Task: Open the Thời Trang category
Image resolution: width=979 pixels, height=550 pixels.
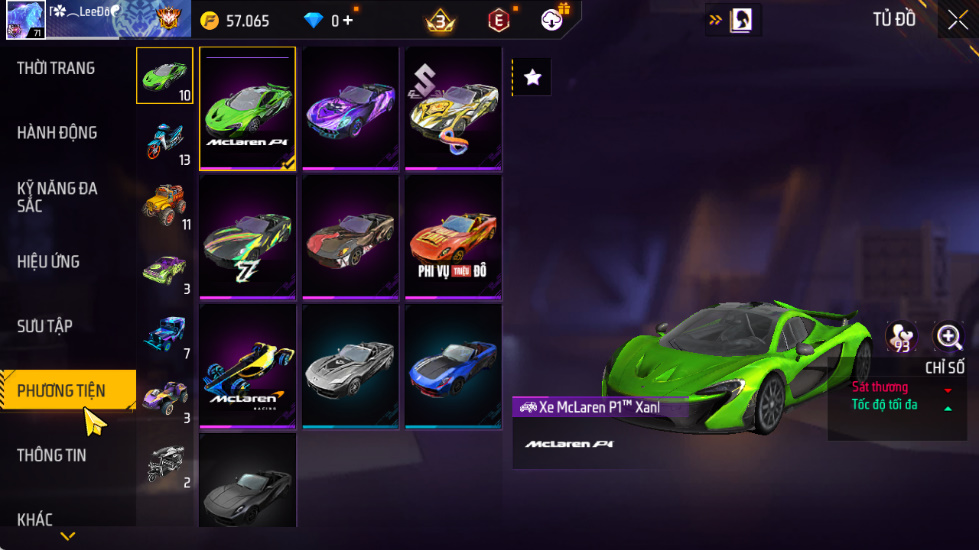Action: pyautogui.click(x=56, y=68)
